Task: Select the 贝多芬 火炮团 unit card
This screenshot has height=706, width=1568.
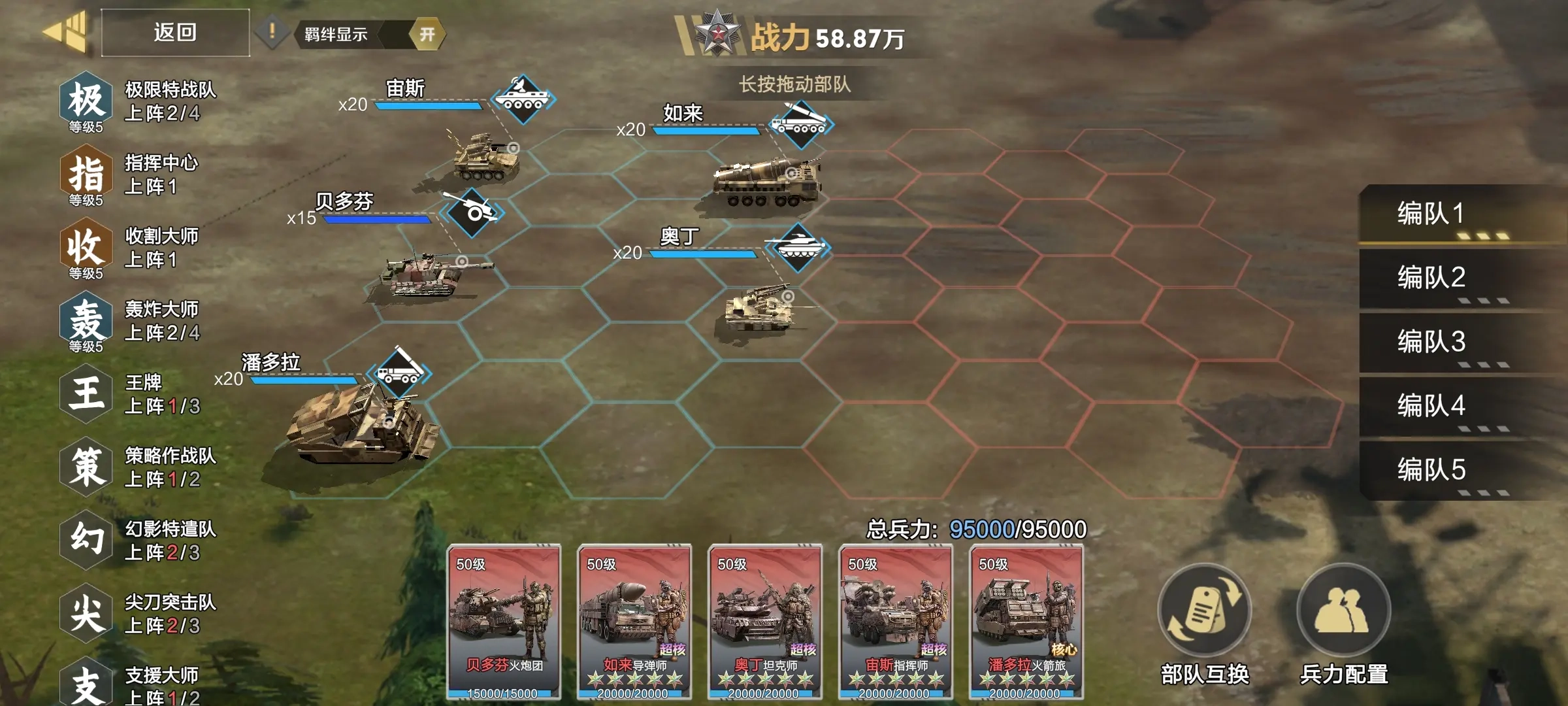Action: pos(504,621)
